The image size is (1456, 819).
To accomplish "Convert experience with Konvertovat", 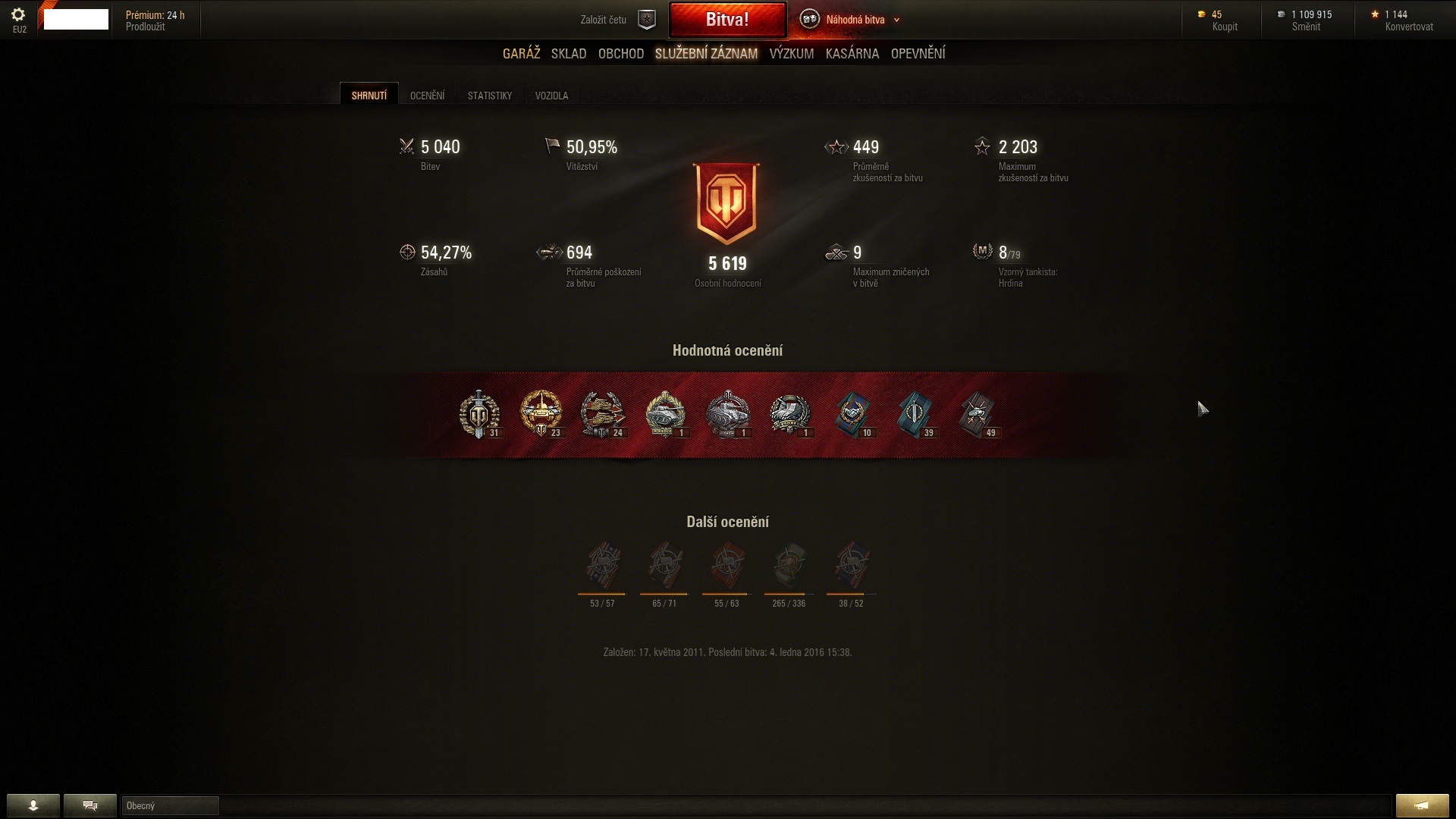I will tap(1409, 27).
